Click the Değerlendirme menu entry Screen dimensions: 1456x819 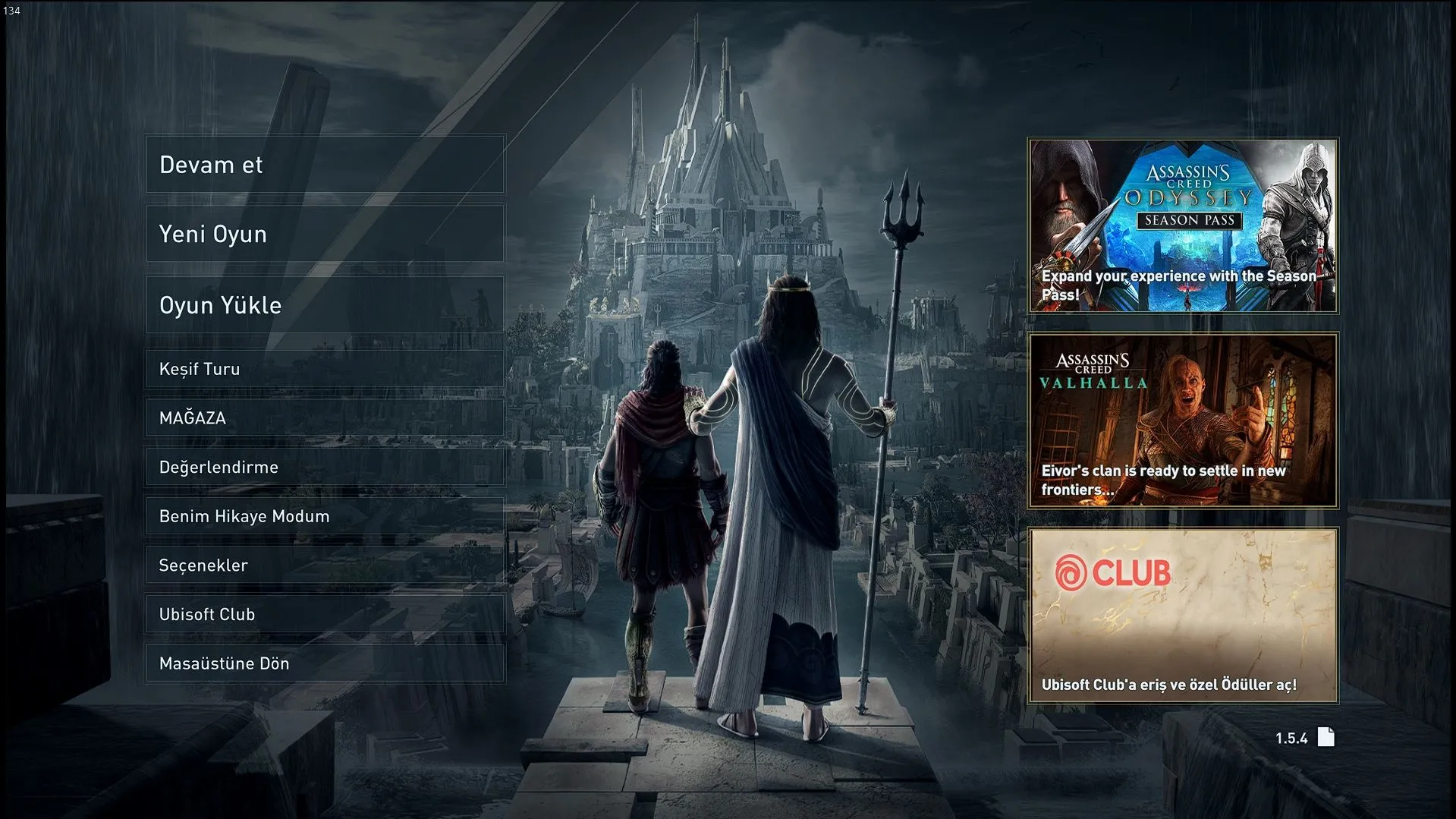tap(325, 467)
